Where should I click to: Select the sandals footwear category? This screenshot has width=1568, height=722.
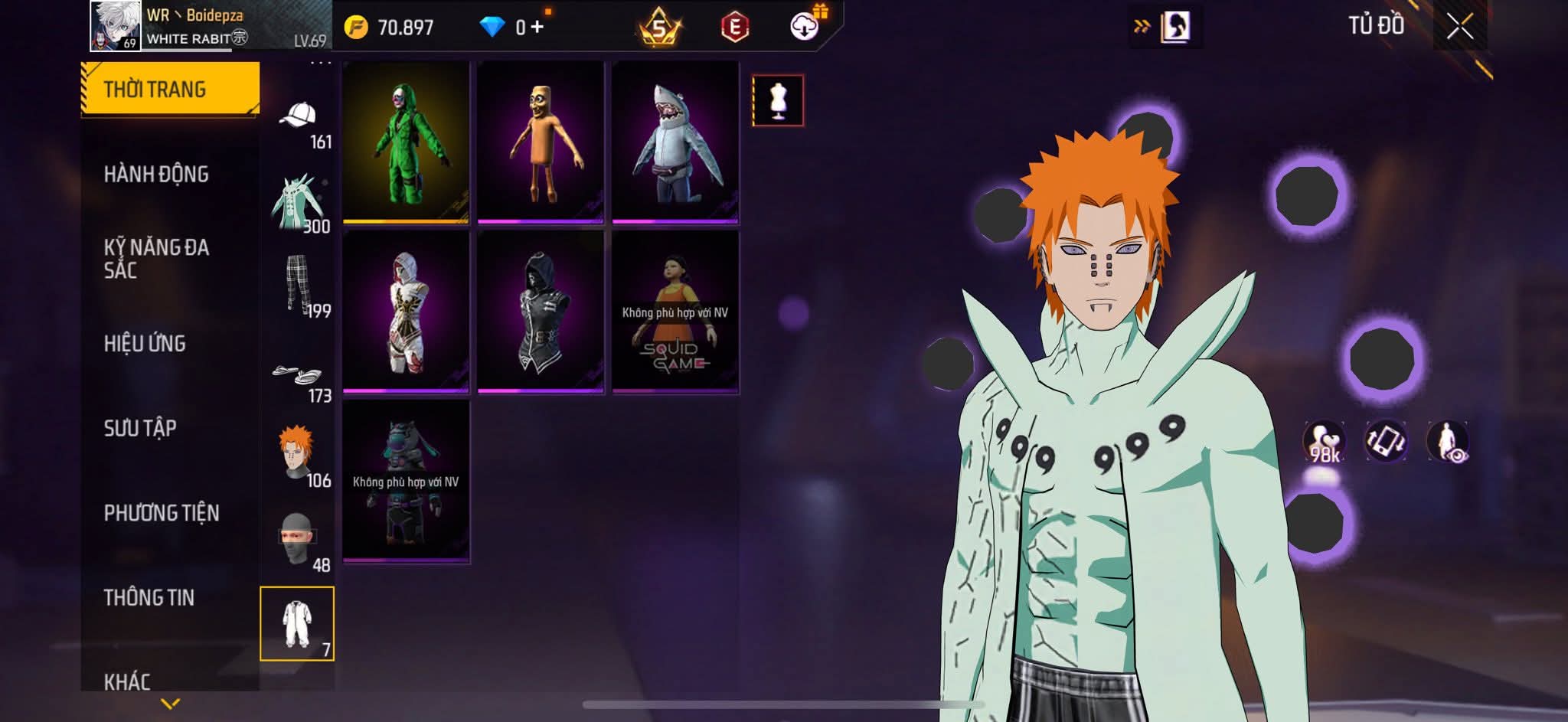tap(298, 375)
